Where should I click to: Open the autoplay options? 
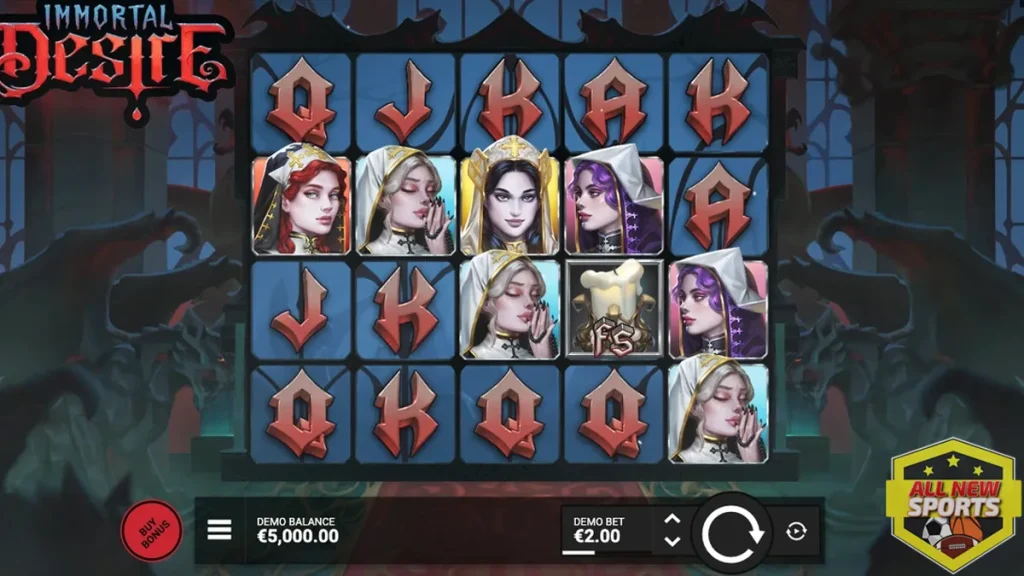point(797,531)
